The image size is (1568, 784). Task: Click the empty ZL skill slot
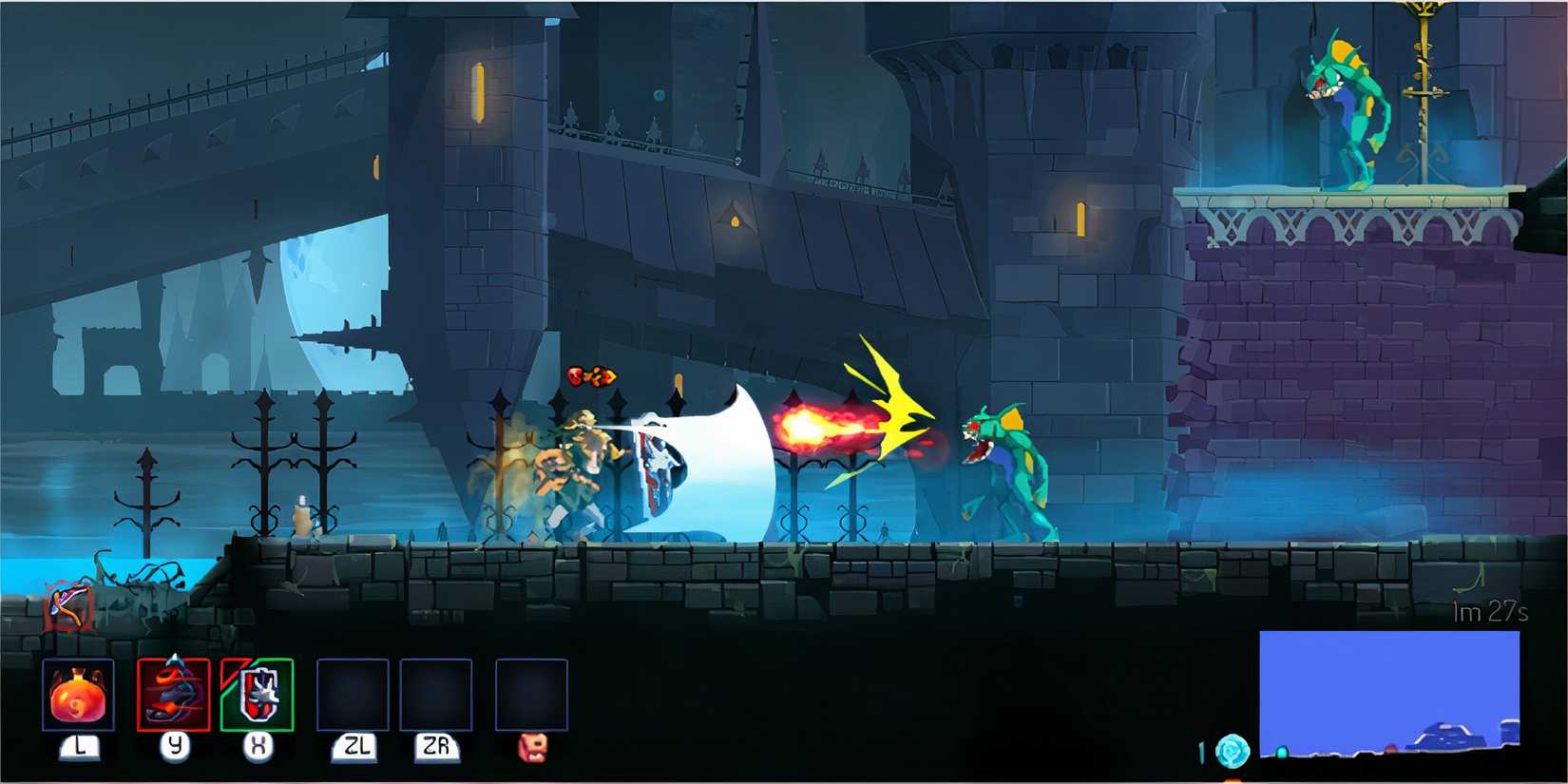[353, 694]
